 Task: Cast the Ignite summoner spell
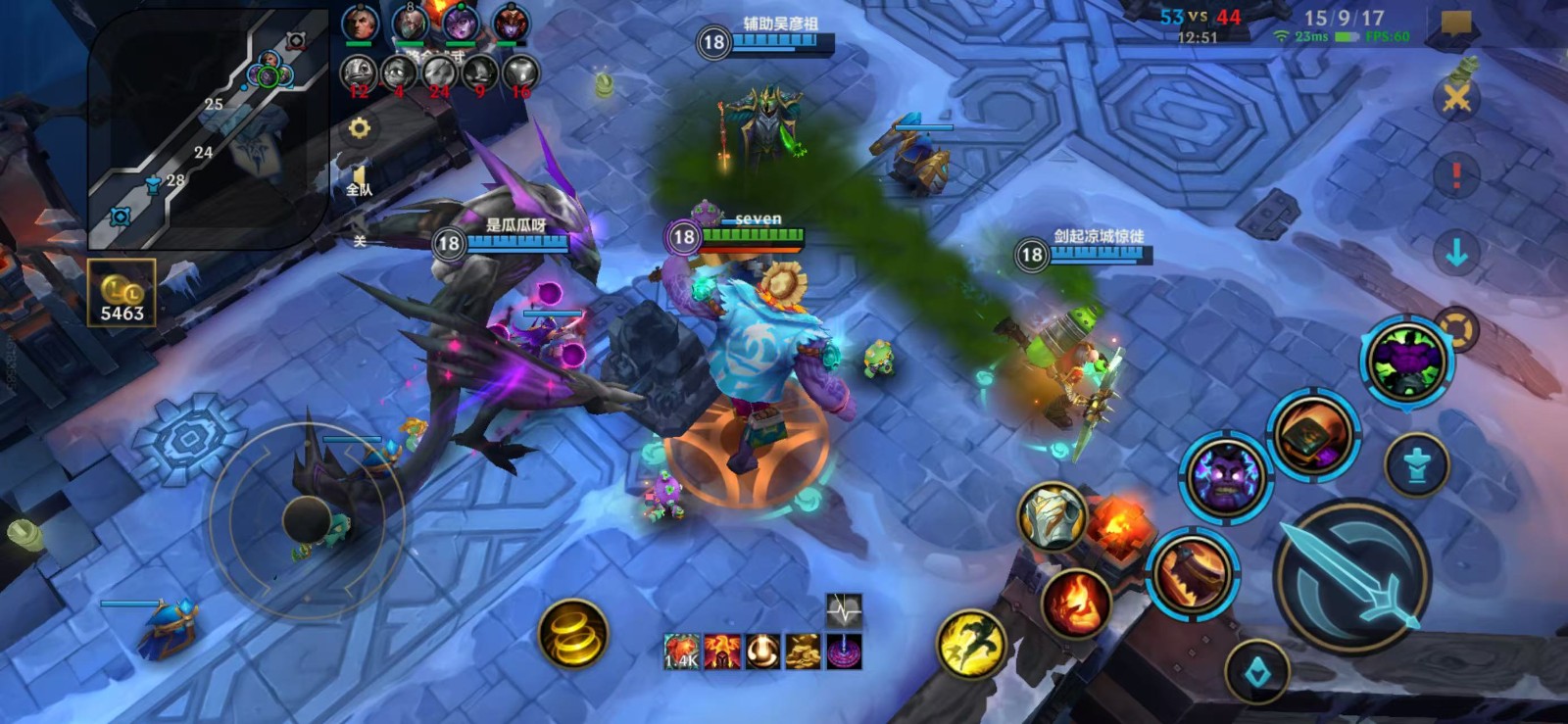(1076, 603)
